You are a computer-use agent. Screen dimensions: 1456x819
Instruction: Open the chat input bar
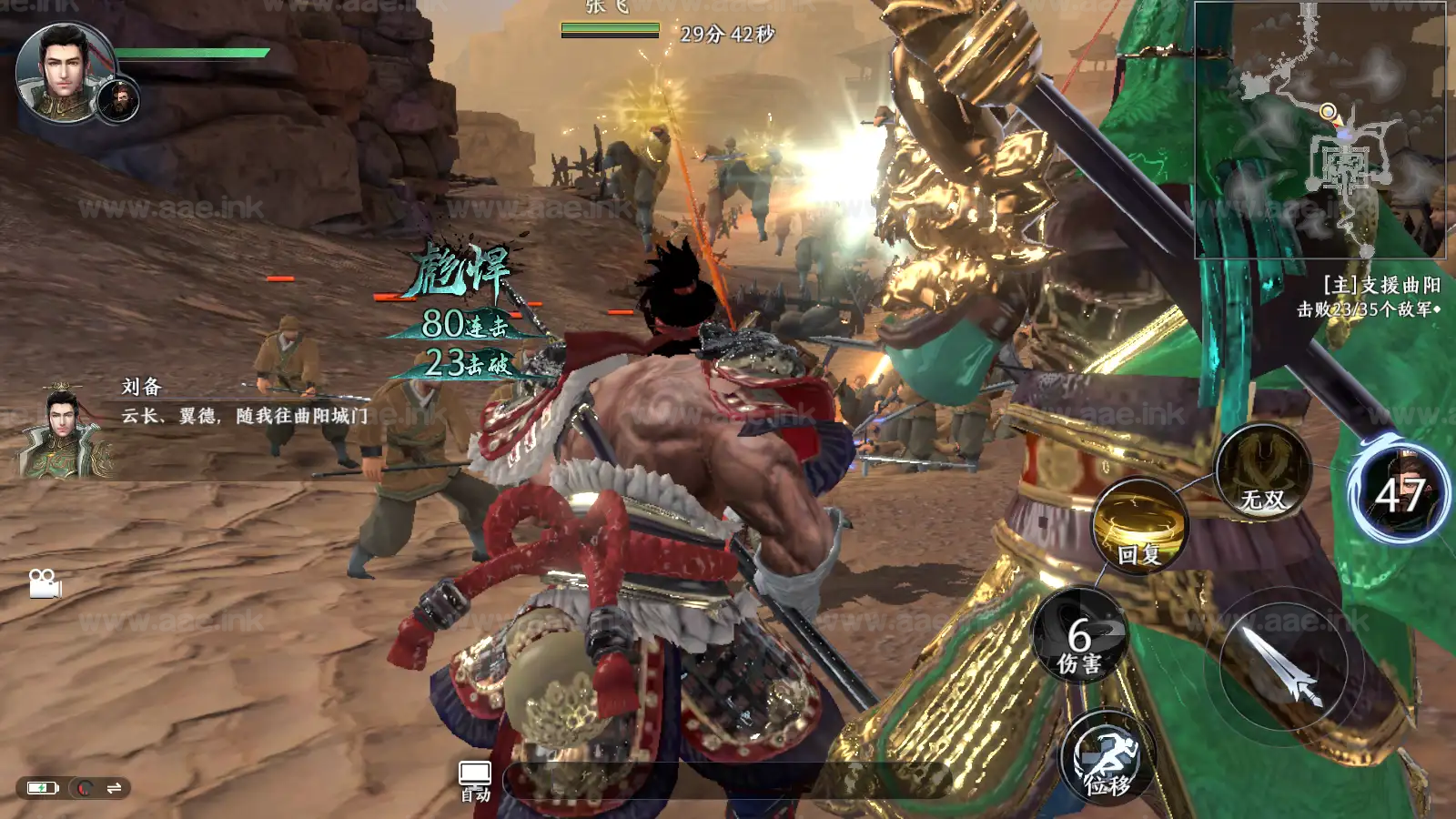pyautogui.click(x=728, y=781)
